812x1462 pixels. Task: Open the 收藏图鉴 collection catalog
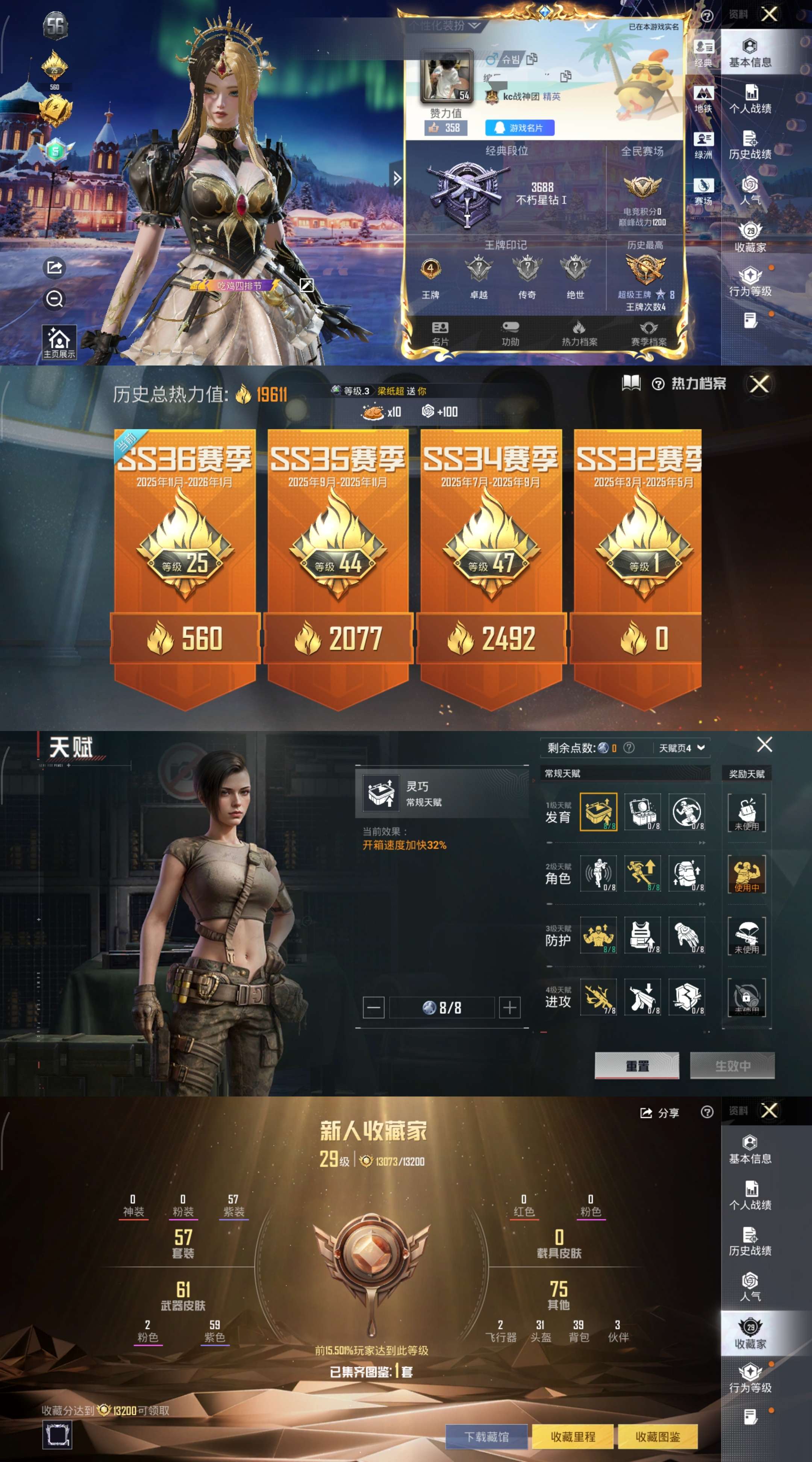pos(657,1436)
